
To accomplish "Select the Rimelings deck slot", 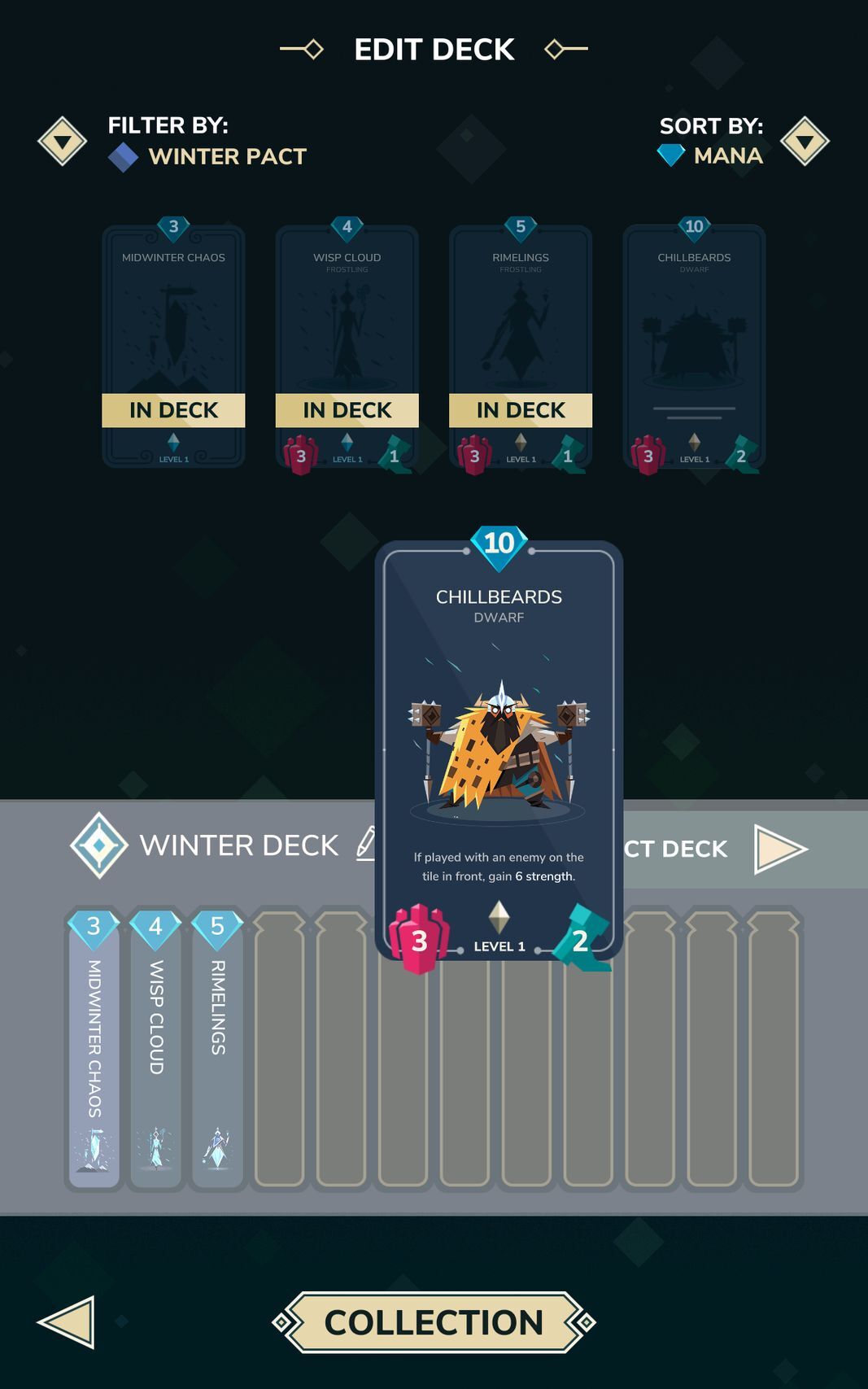I will coord(217,1048).
